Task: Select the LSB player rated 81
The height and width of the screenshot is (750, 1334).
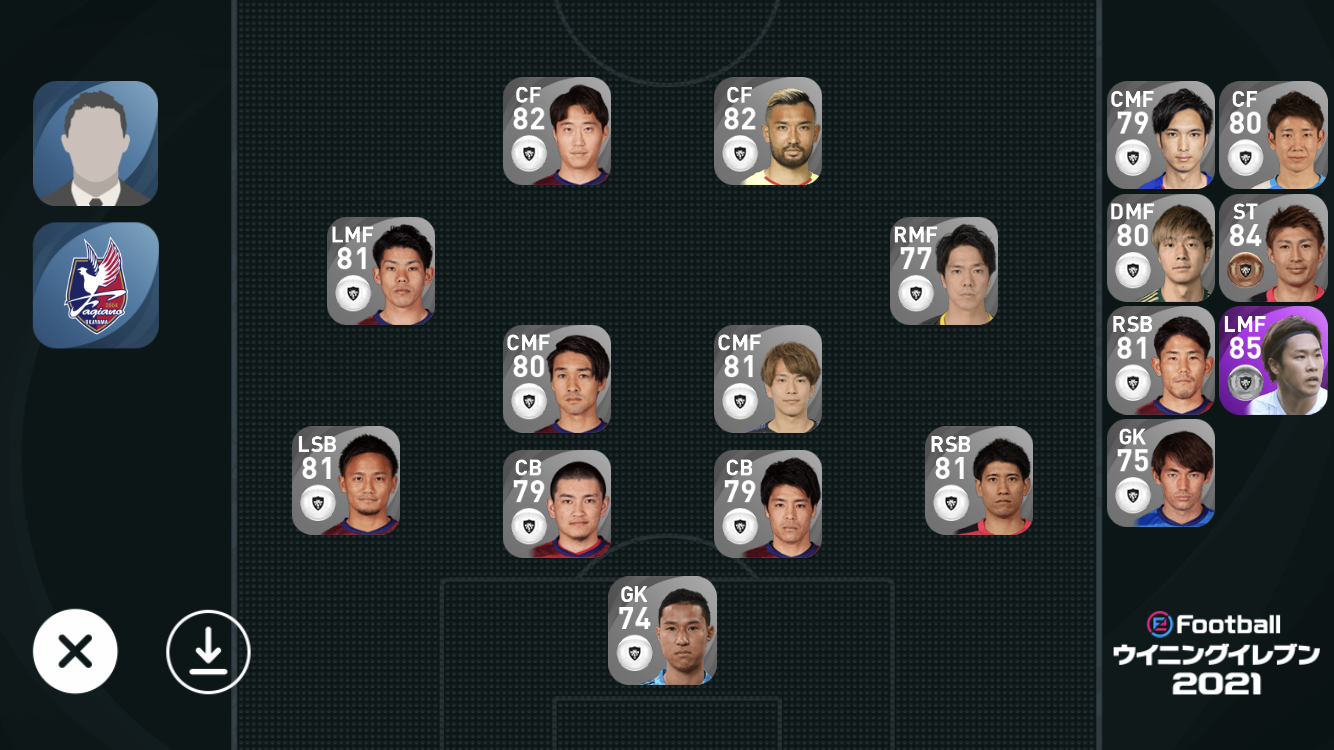Action: click(x=346, y=480)
